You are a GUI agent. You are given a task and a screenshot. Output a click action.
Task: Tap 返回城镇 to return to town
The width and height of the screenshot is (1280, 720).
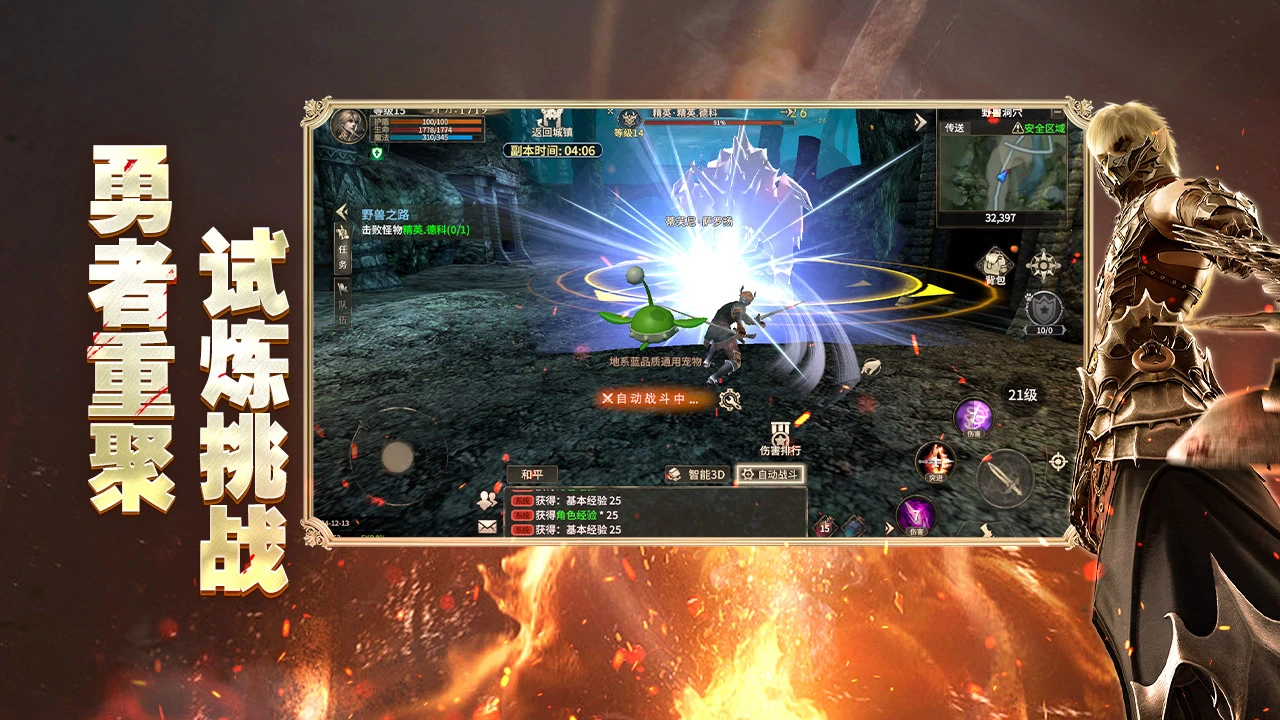pos(551,124)
